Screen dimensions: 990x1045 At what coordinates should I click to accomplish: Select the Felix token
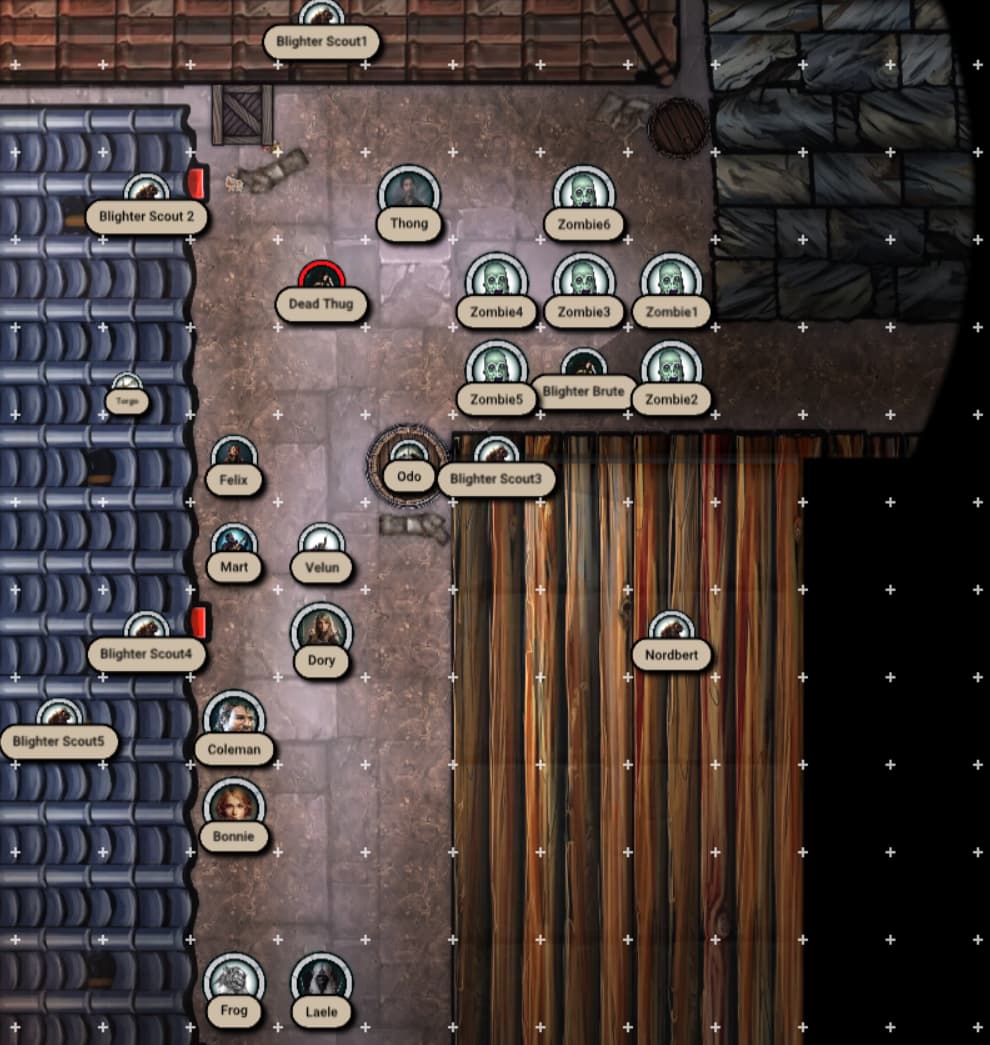coord(234,457)
